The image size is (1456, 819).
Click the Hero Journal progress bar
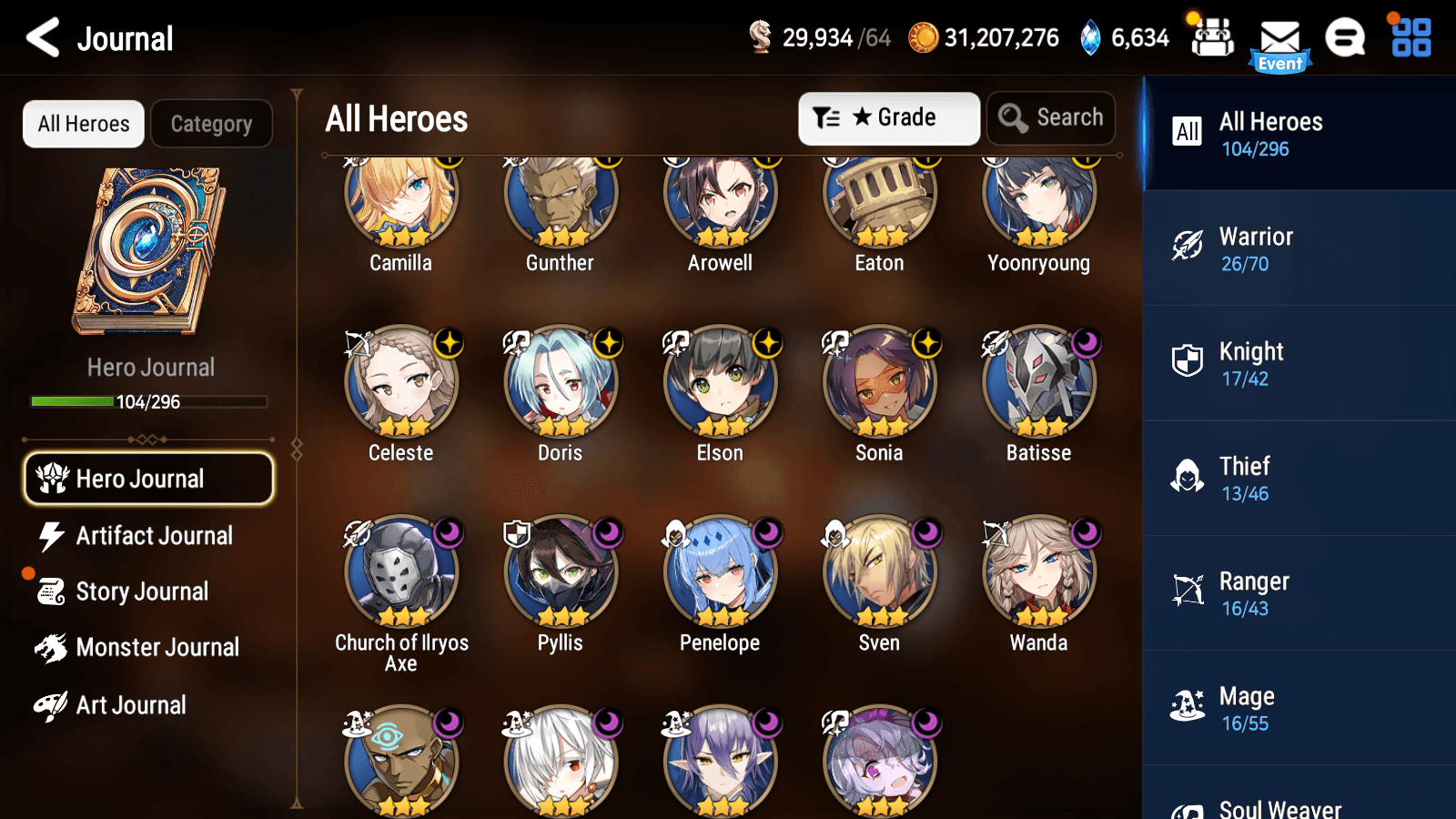148,401
